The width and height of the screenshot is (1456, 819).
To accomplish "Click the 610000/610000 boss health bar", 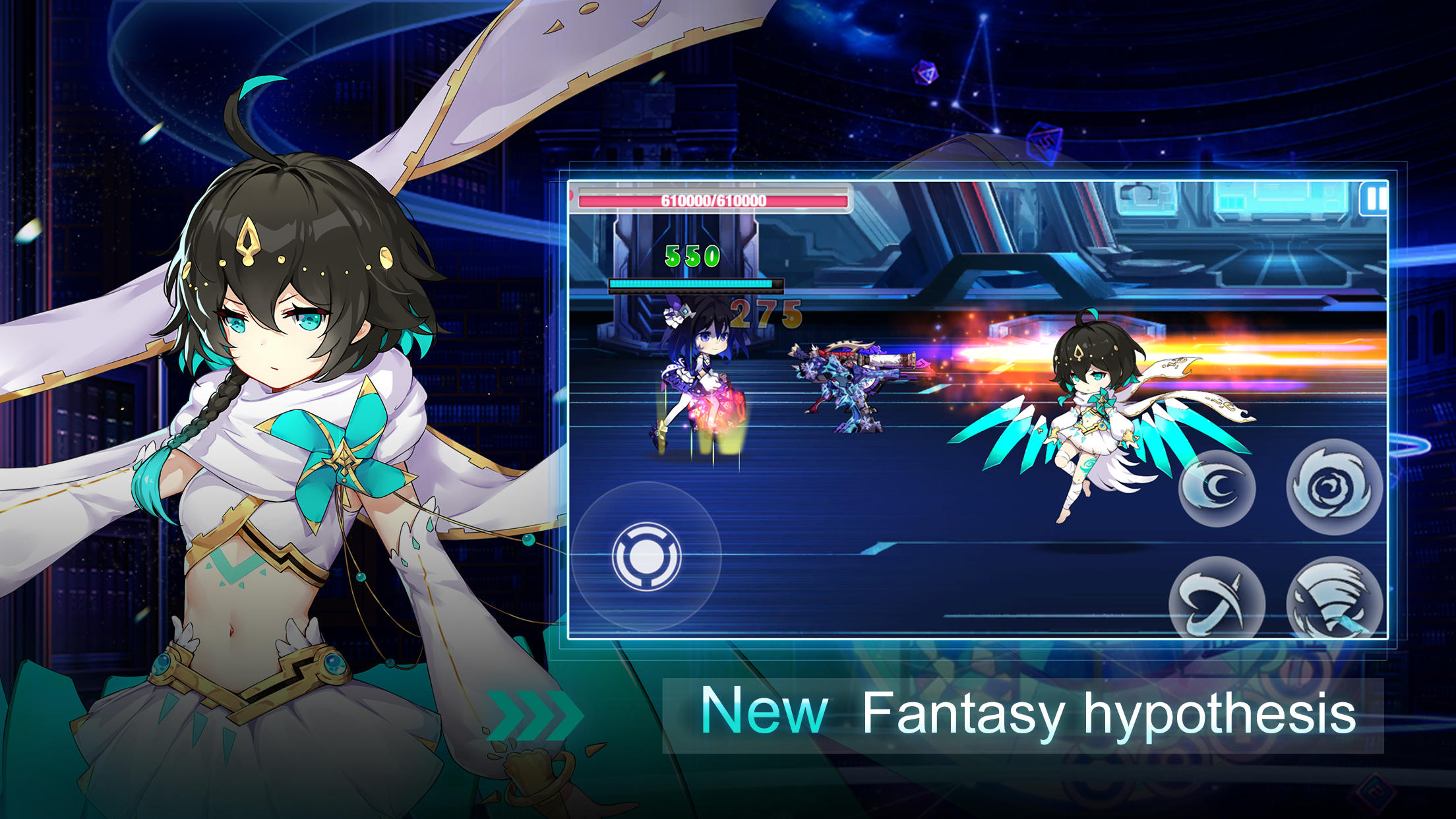I will [x=712, y=201].
